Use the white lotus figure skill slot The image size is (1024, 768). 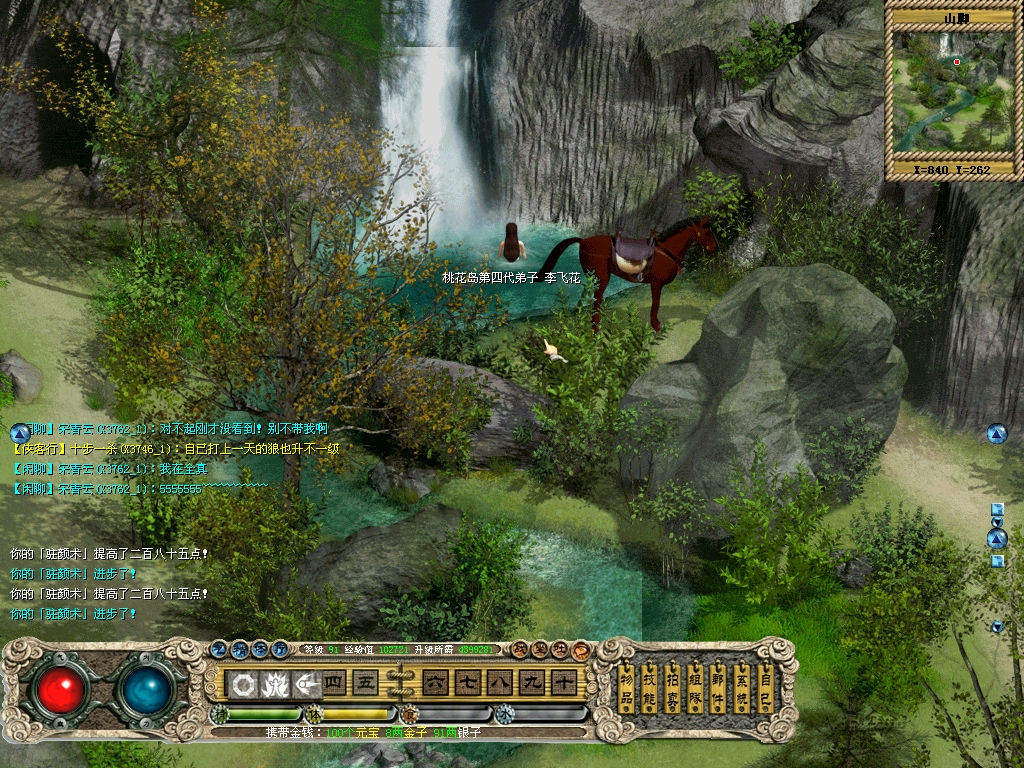pyautogui.click(x=275, y=684)
